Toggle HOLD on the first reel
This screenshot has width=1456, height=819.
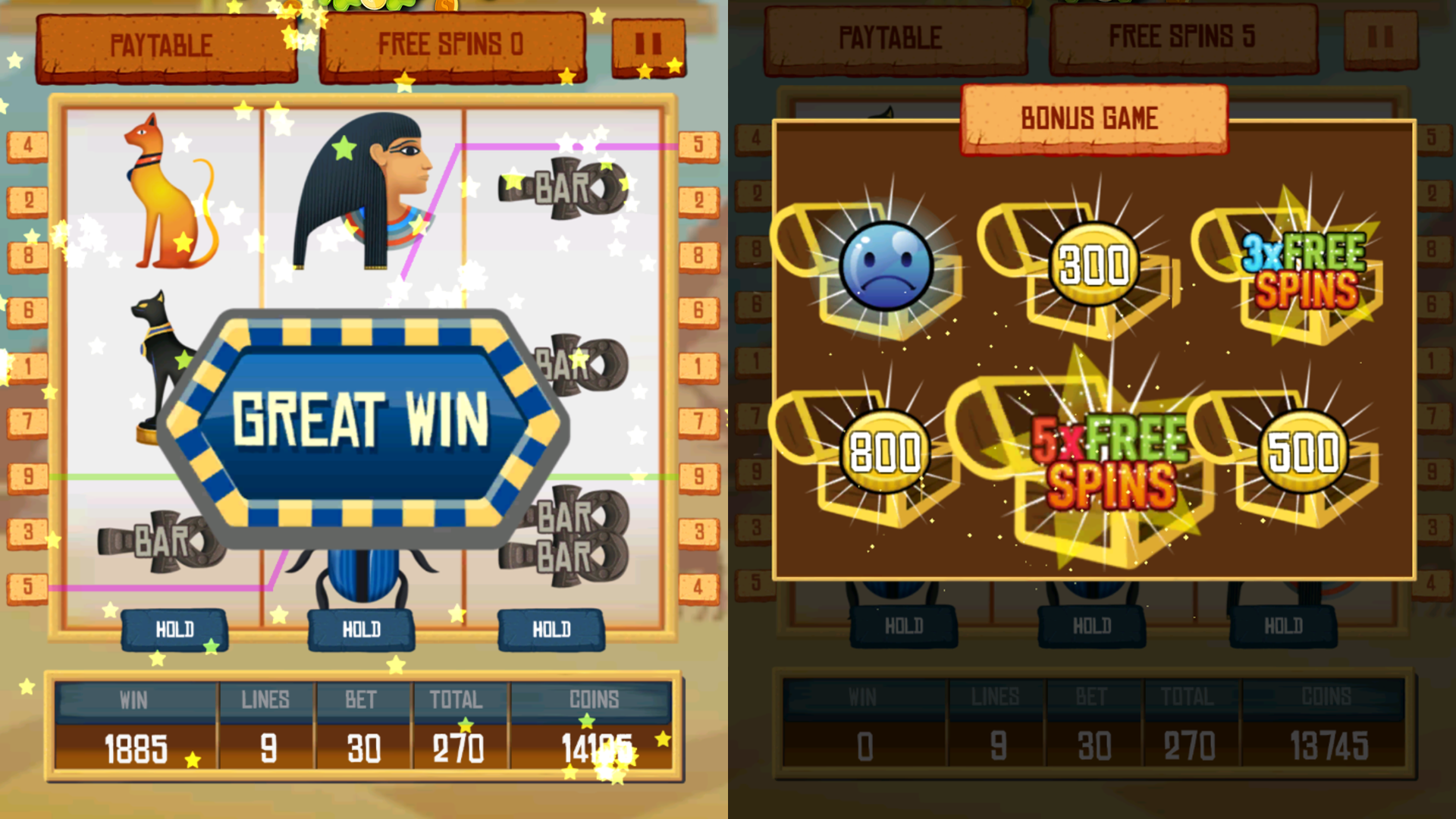tap(174, 629)
